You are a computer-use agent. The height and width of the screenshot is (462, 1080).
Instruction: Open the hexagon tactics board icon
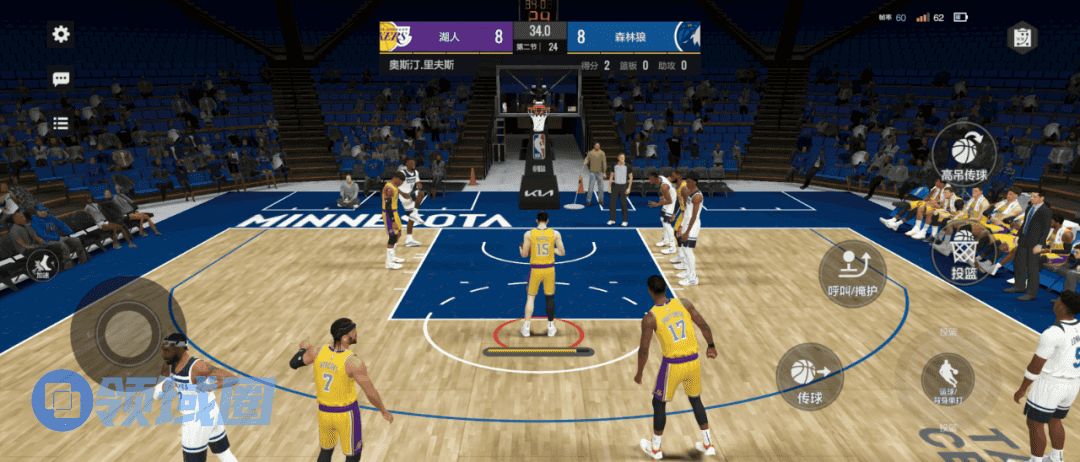(x=1021, y=38)
